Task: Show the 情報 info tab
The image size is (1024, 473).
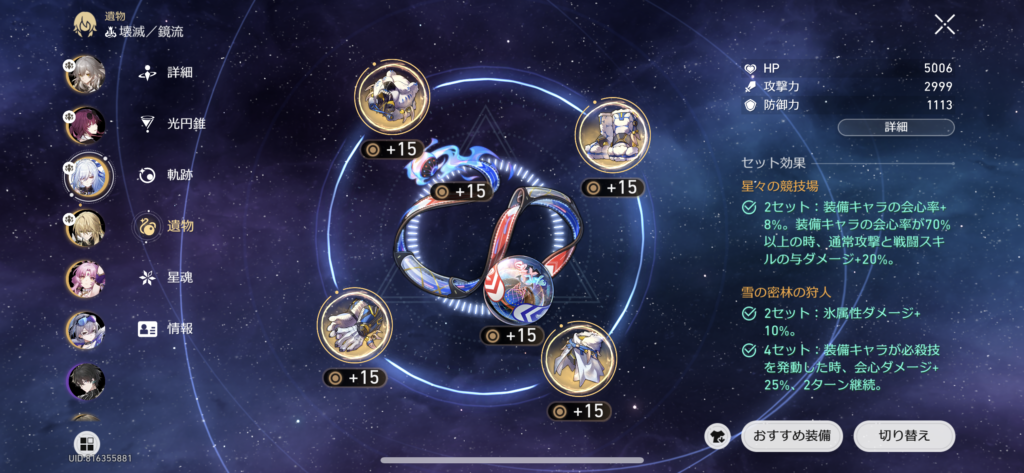Action: click(x=168, y=328)
